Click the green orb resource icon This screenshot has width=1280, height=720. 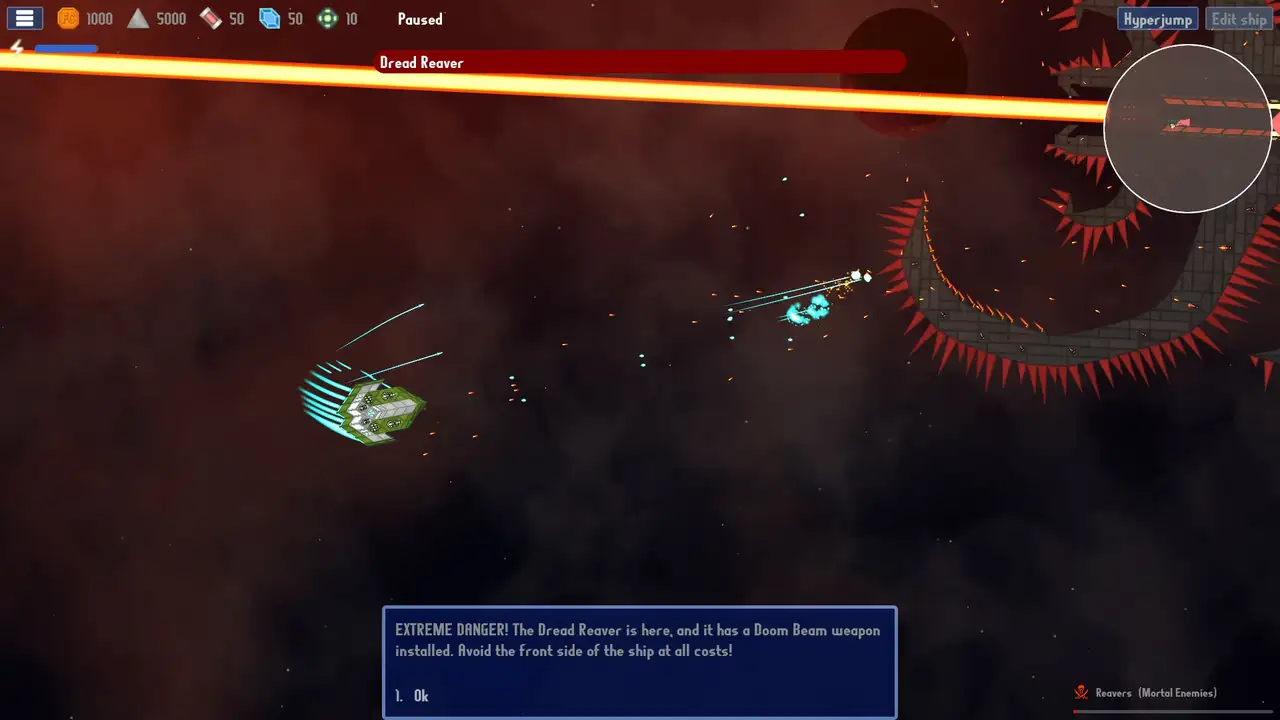click(x=327, y=18)
